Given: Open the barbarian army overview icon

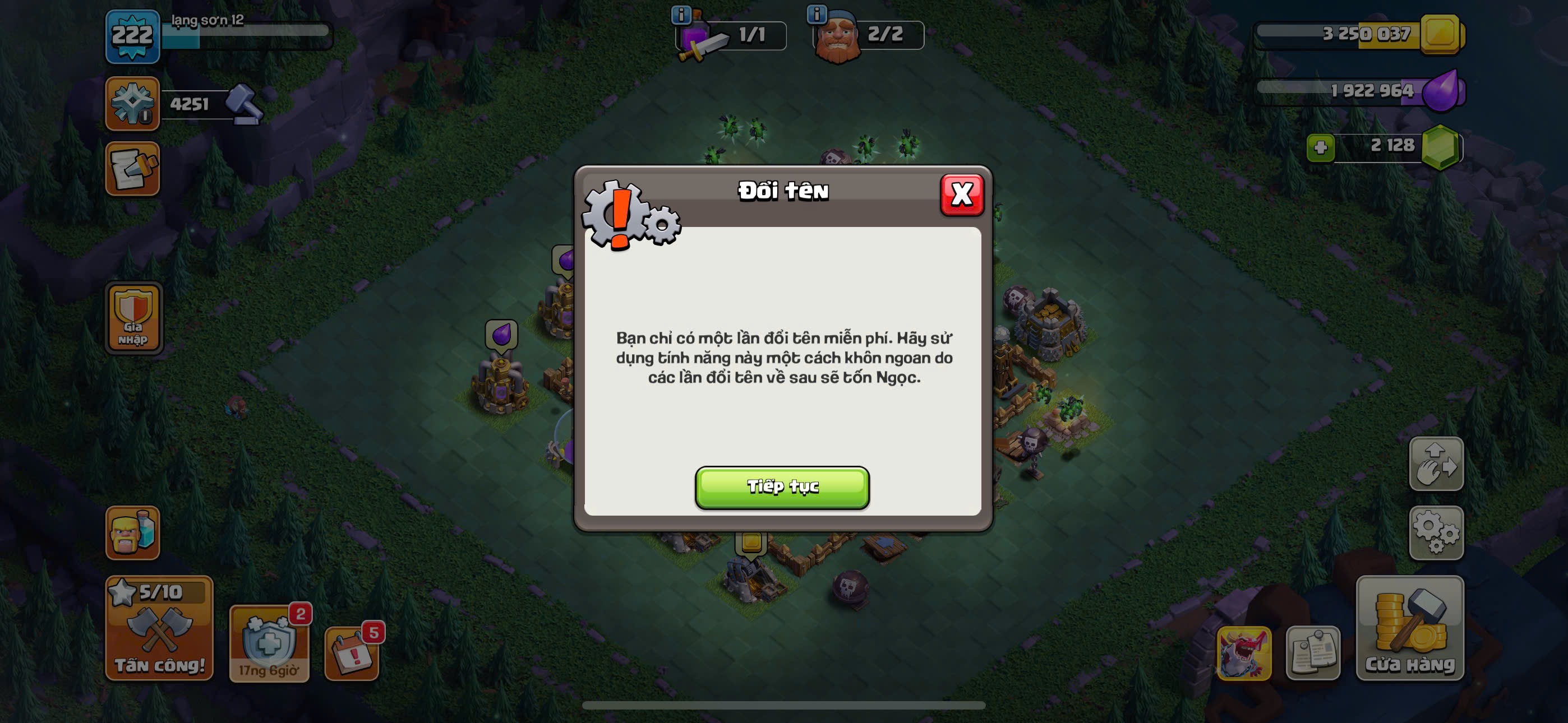Looking at the screenshot, I should [x=132, y=532].
